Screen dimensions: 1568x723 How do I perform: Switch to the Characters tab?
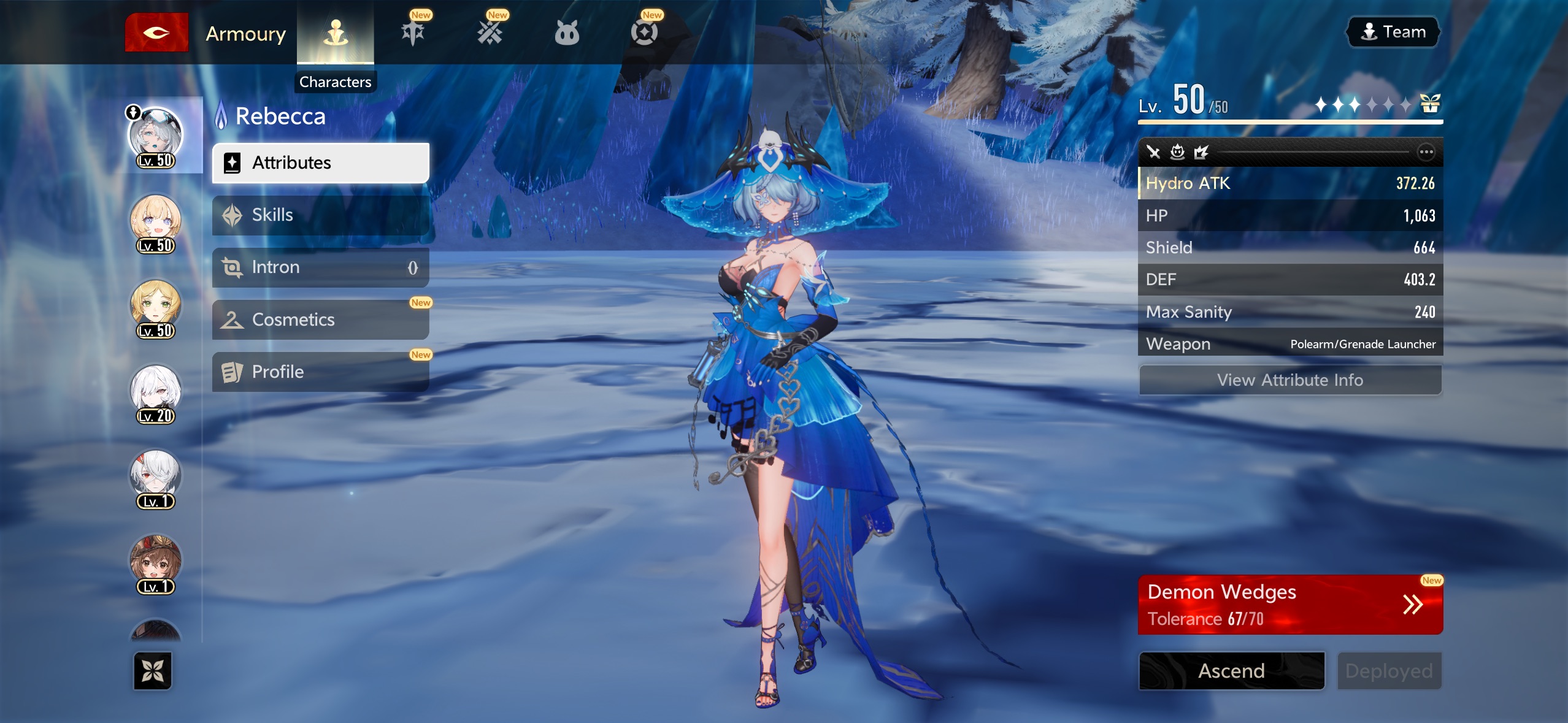336,34
